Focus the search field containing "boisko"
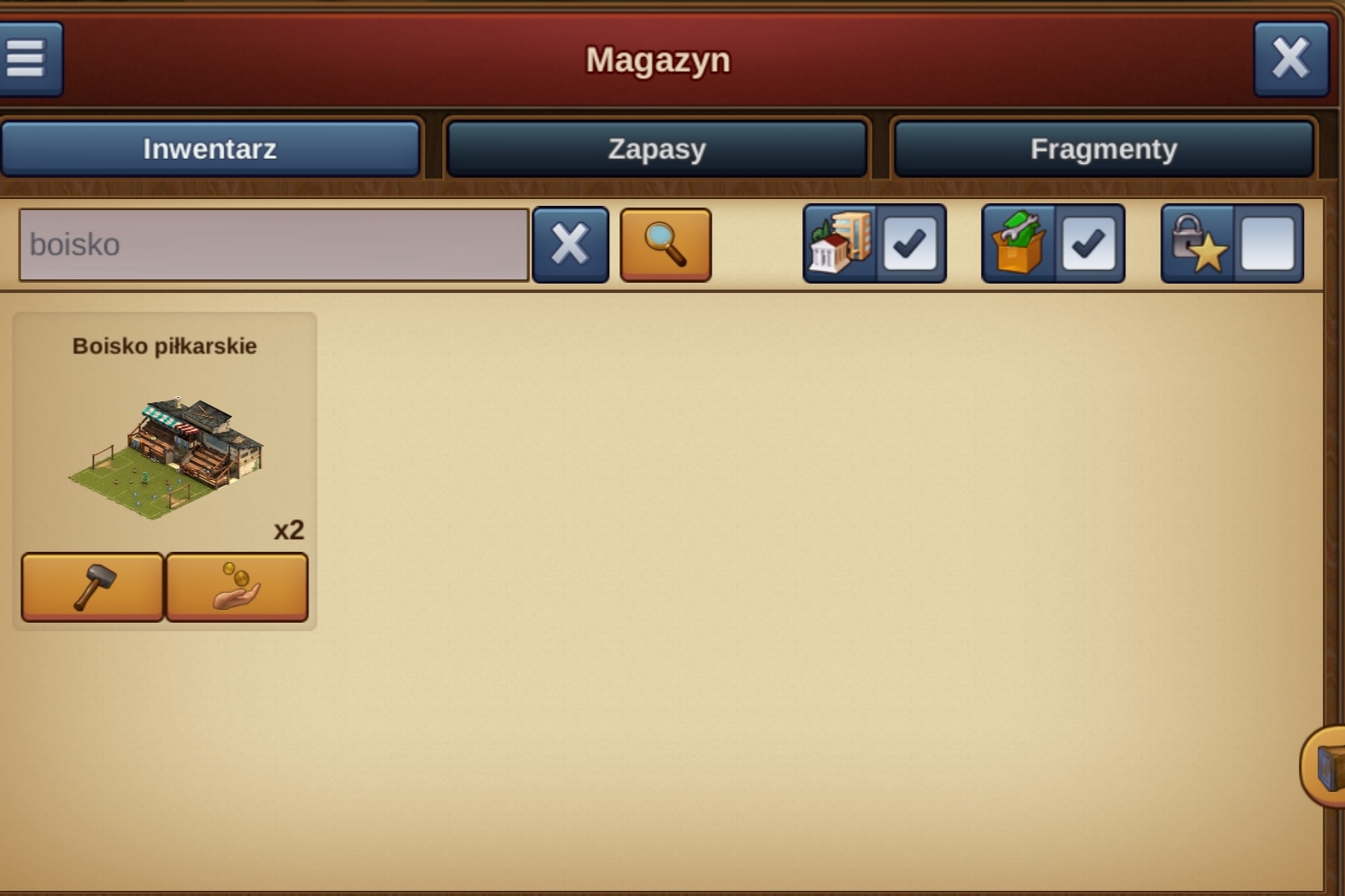 pos(273,245)
